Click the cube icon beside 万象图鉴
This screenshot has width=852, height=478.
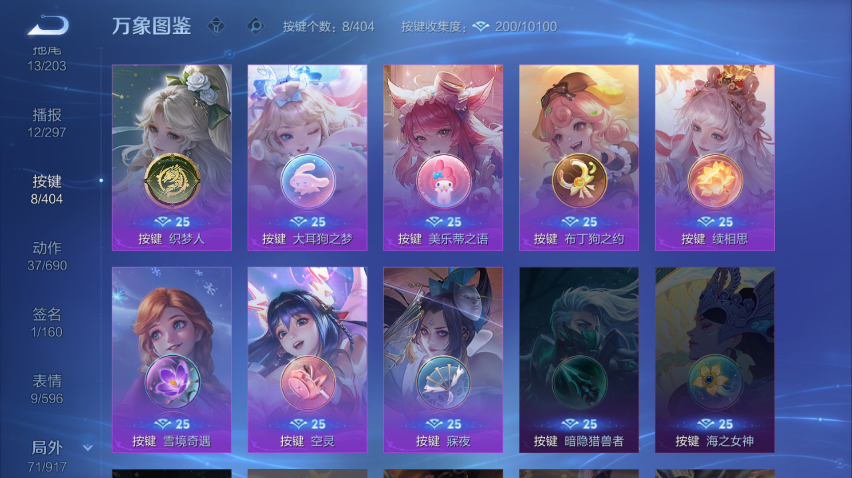coord(216,26)
